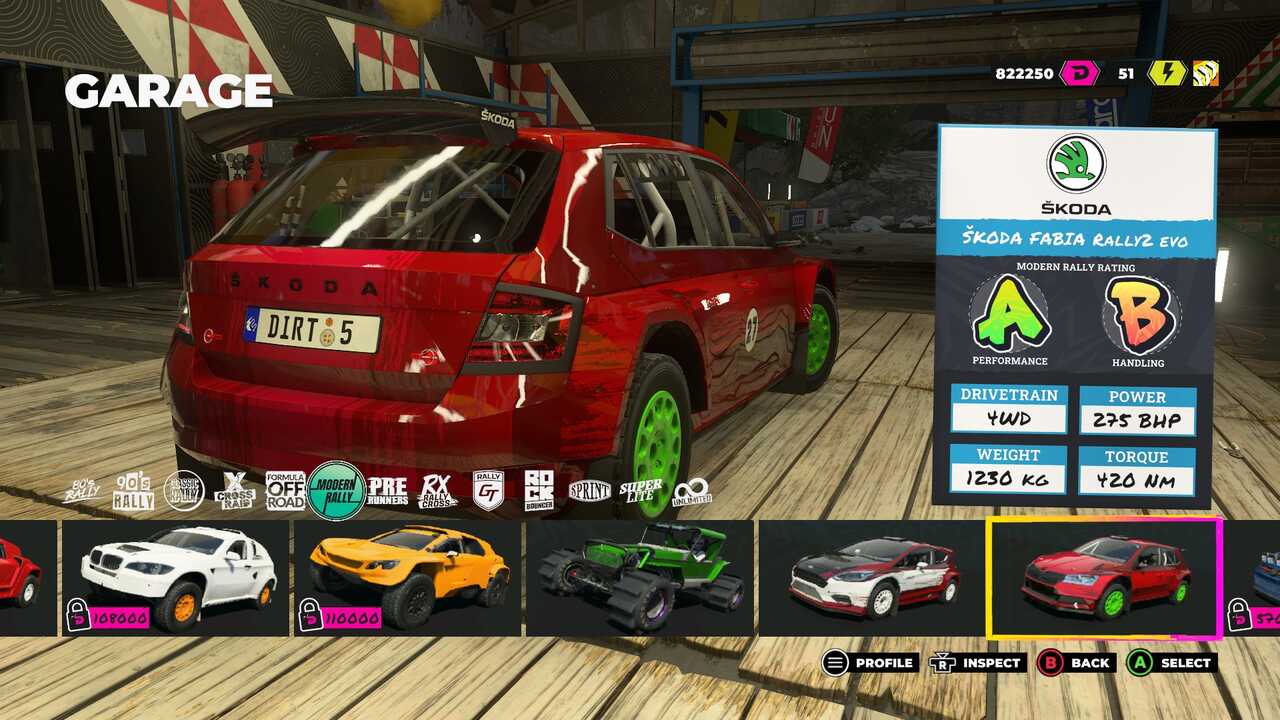Choose the Classic Rally class
Screen dimensions: 1280x720
coord(184,491)
